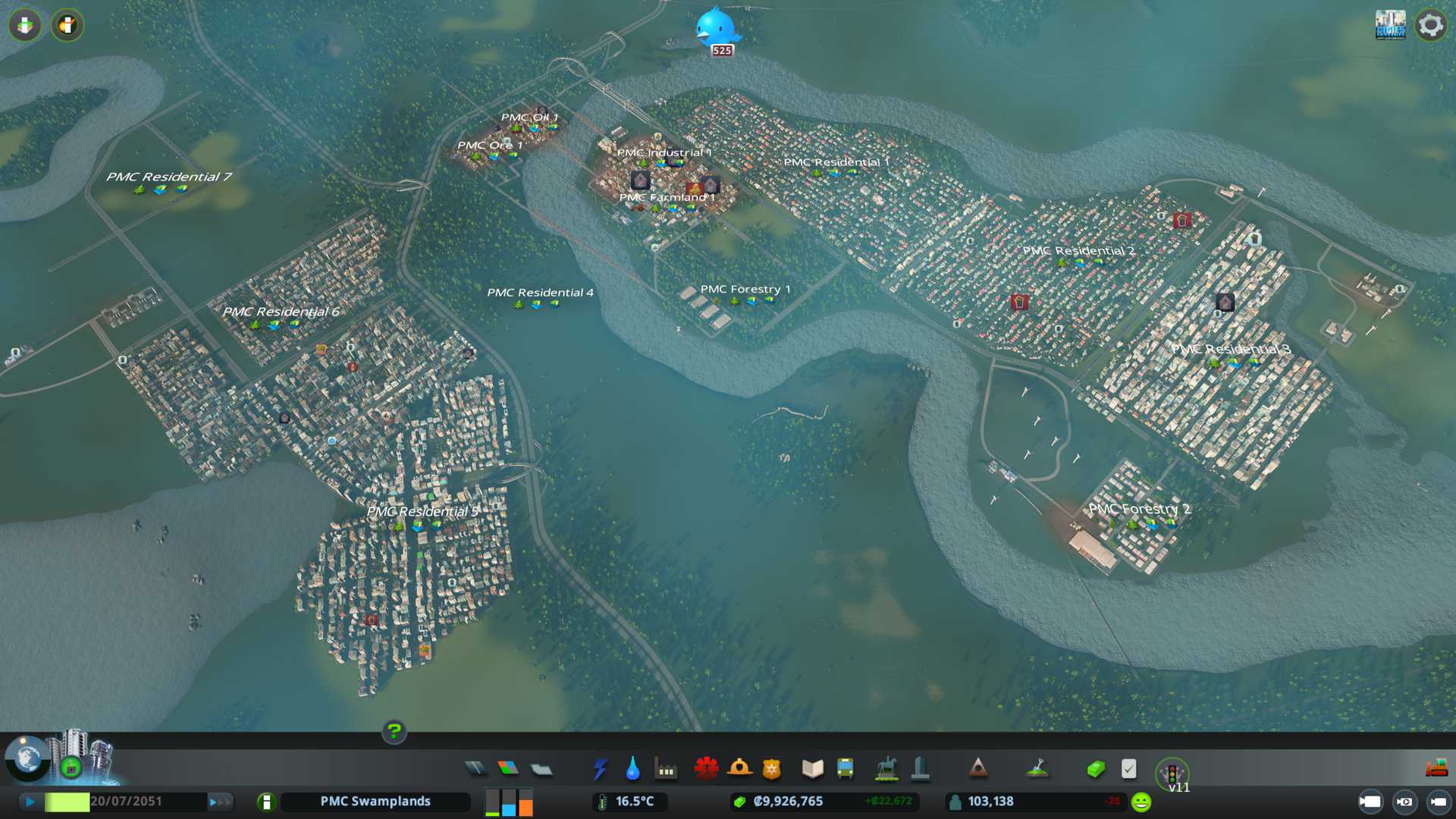
Task: Select the Districts tool
Action: pyautogui.click(x=541, y=769)
